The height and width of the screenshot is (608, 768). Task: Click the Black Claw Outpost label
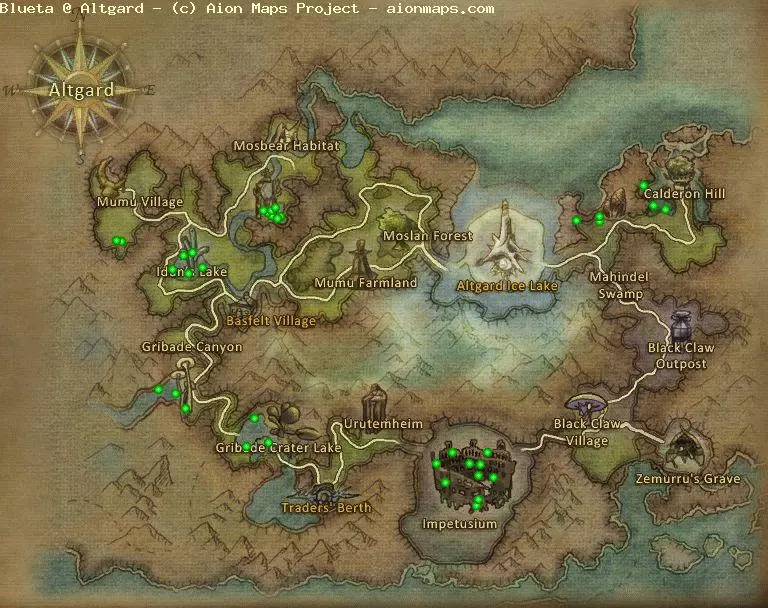677,356
